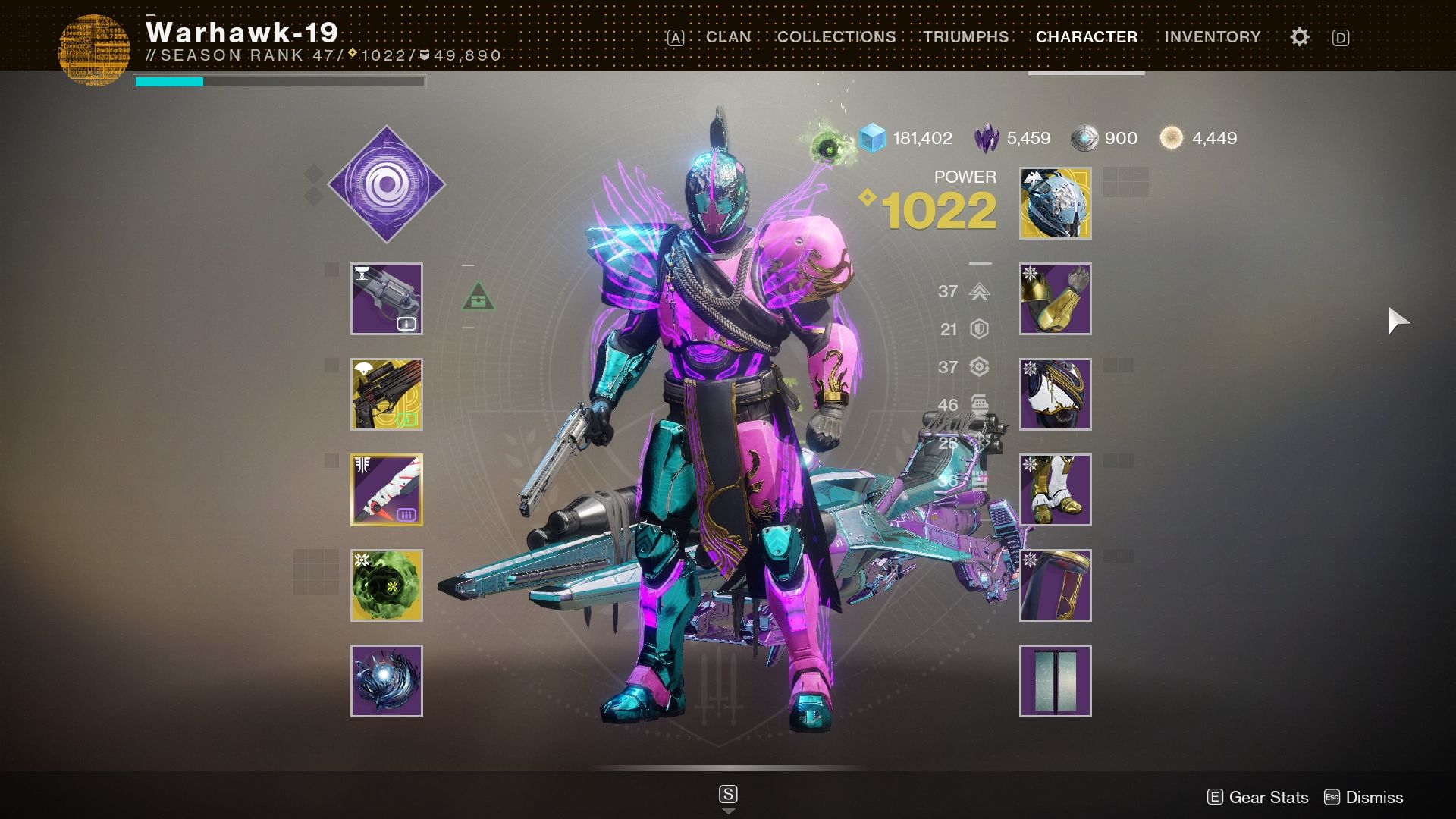This screenshot has height=819, width=1456.
Task: Select the energy scout rifle slot
Action: click(x=387, y=394)
